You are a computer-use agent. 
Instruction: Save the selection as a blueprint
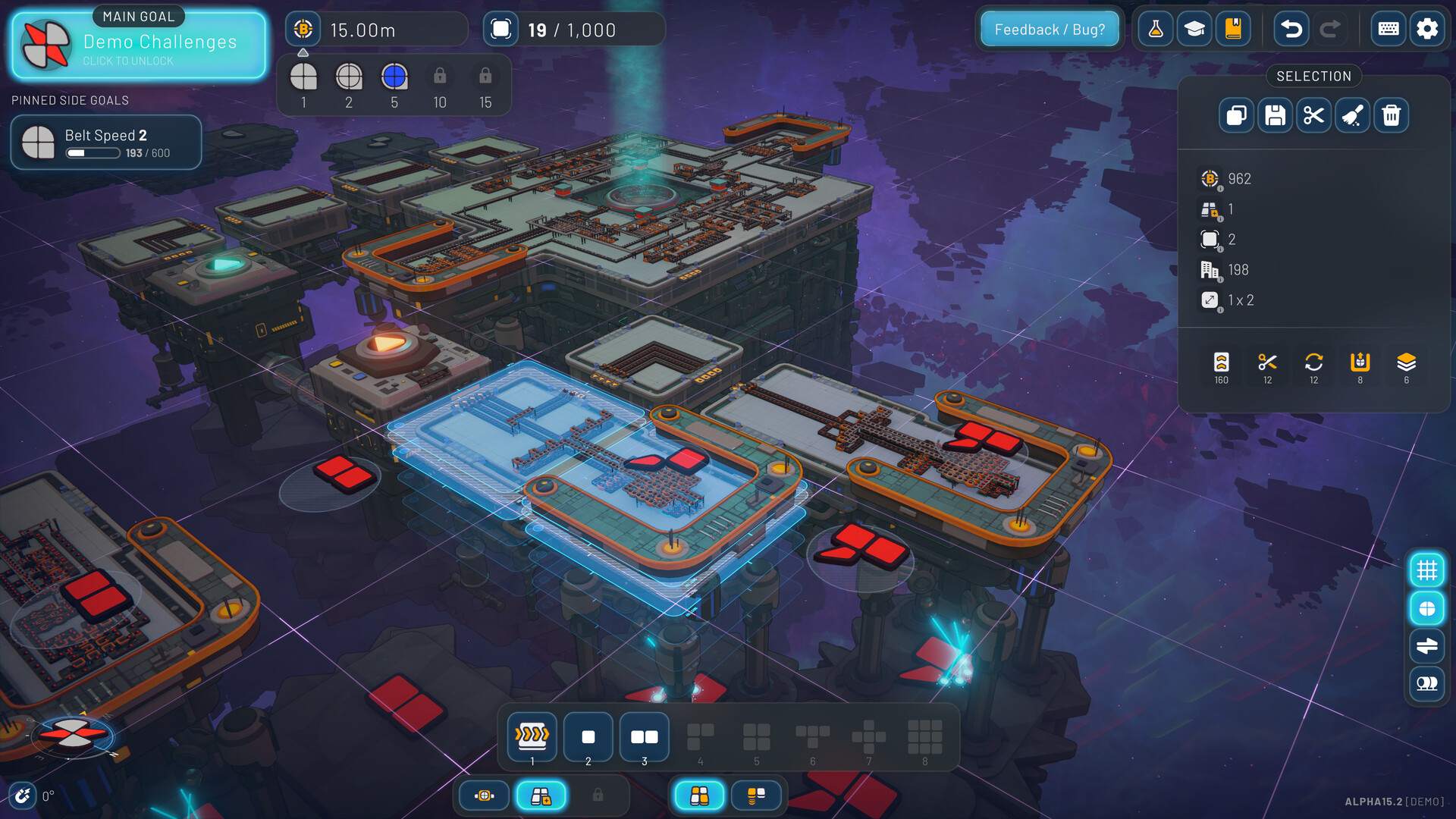[x=1275, y=115]
